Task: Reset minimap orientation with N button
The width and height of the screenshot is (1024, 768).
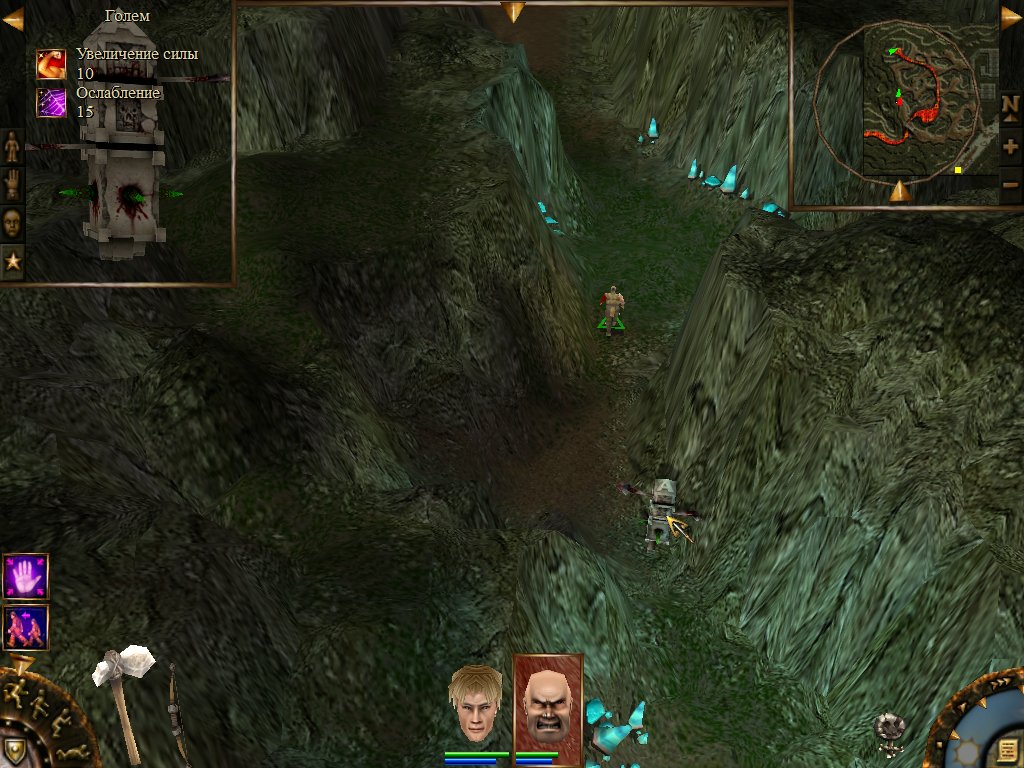Action: point(1010,106)
